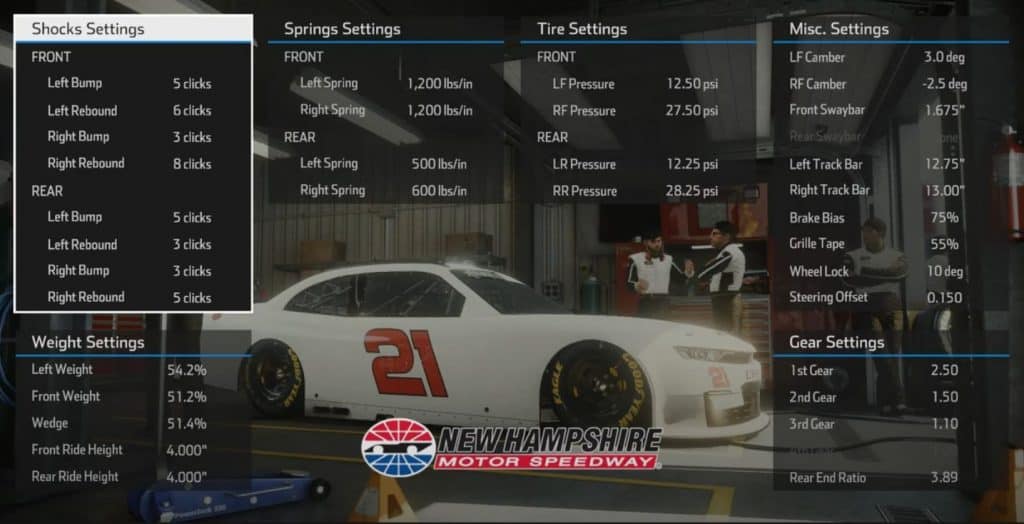
Task: Choose the Brake Bias setting
Action: (876, 217)
